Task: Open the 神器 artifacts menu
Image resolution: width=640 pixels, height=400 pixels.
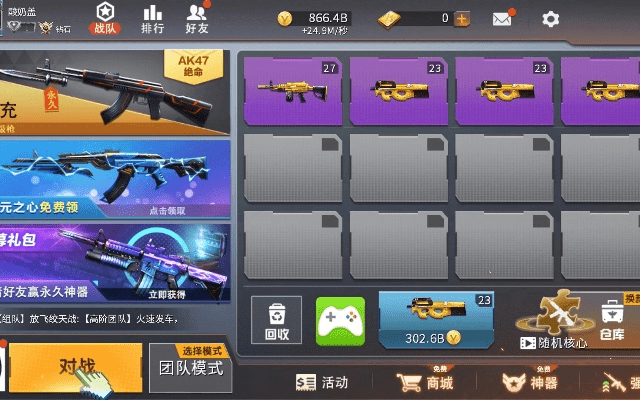Action: 529,382
